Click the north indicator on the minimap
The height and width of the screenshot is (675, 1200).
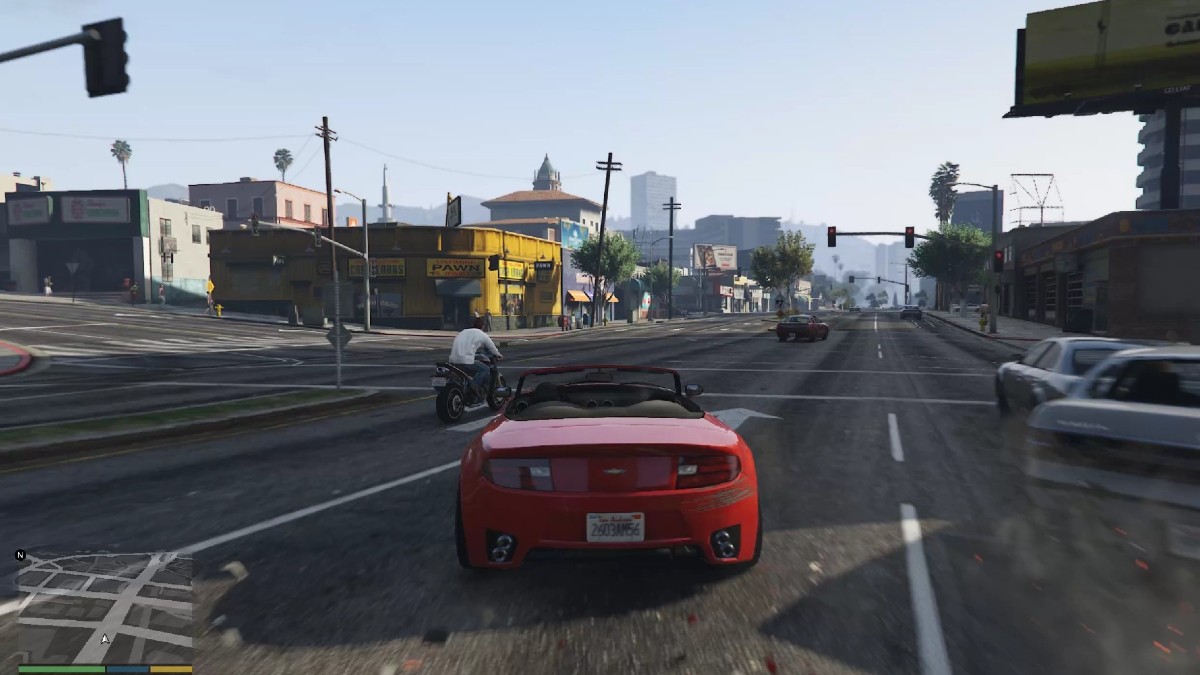pyautogui.click(x=21, y=555)
